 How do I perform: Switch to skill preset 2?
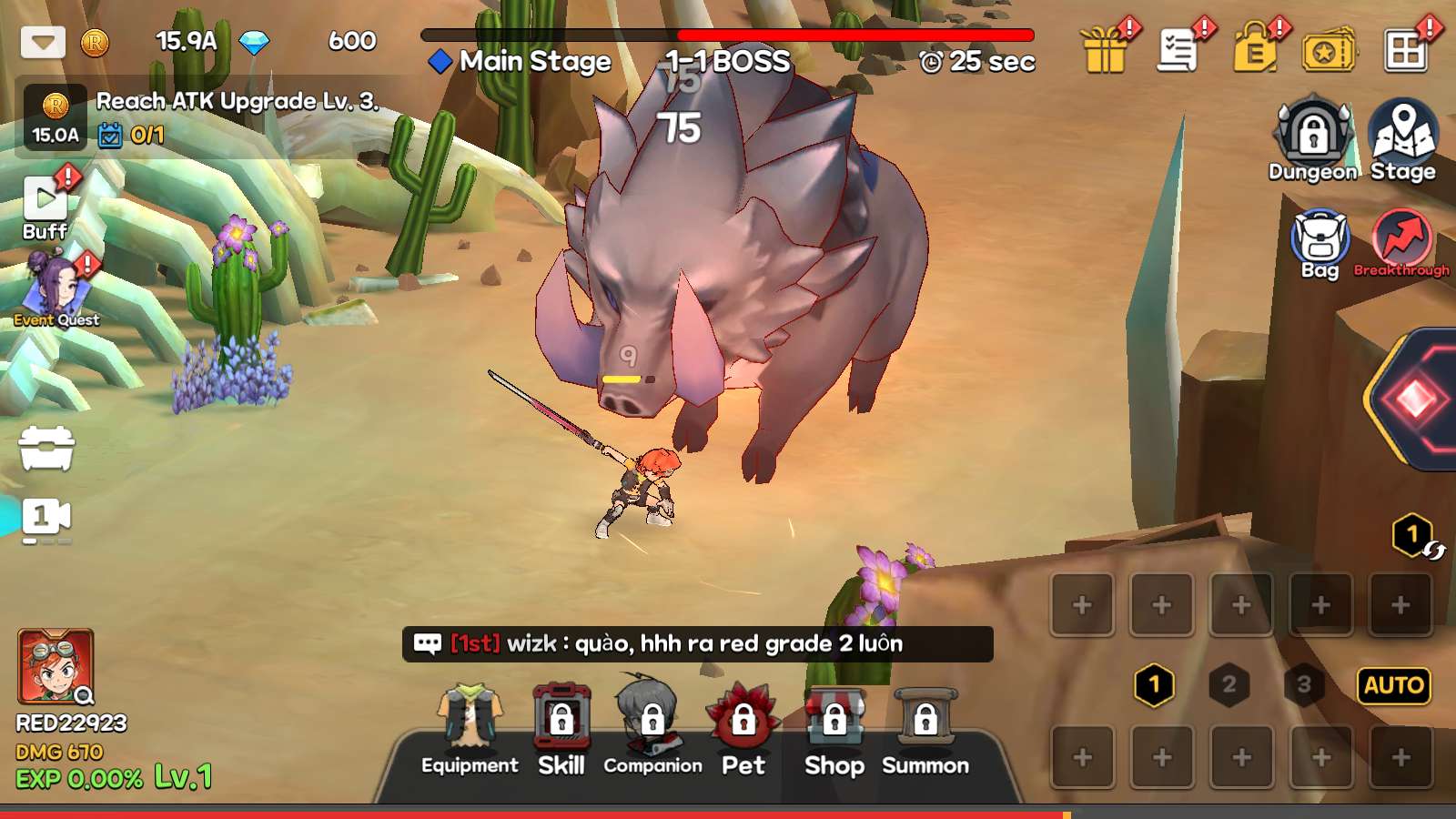(1228, 685)
